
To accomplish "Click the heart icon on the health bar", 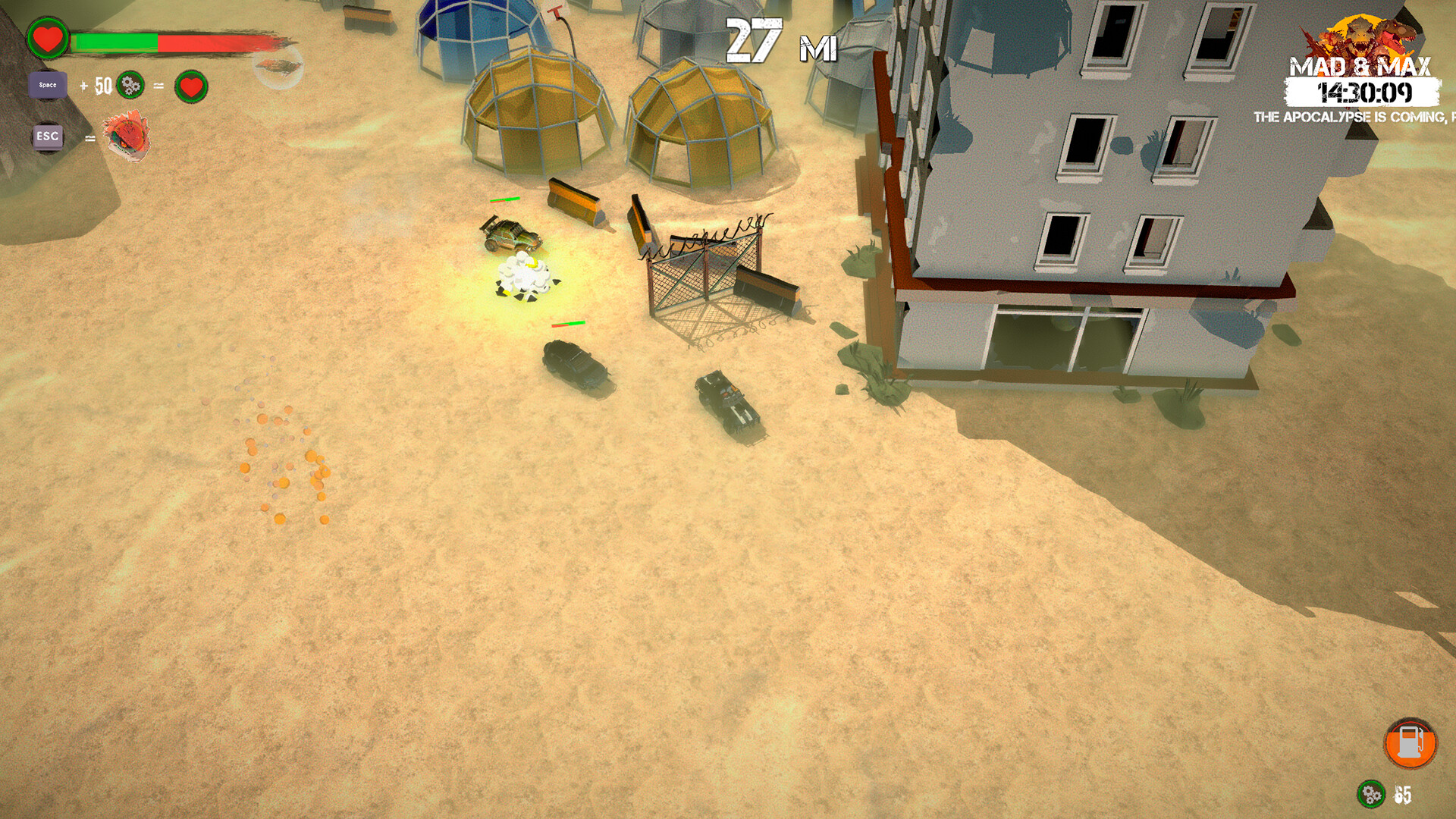I will coord(47,39).
